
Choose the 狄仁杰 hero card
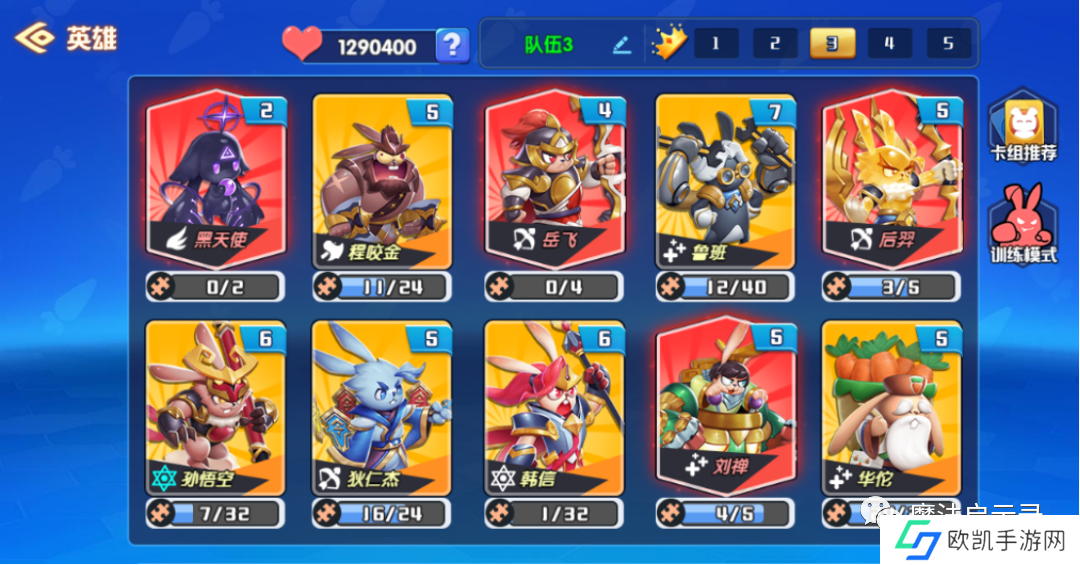pyautogui.click(x=382, y=406)
